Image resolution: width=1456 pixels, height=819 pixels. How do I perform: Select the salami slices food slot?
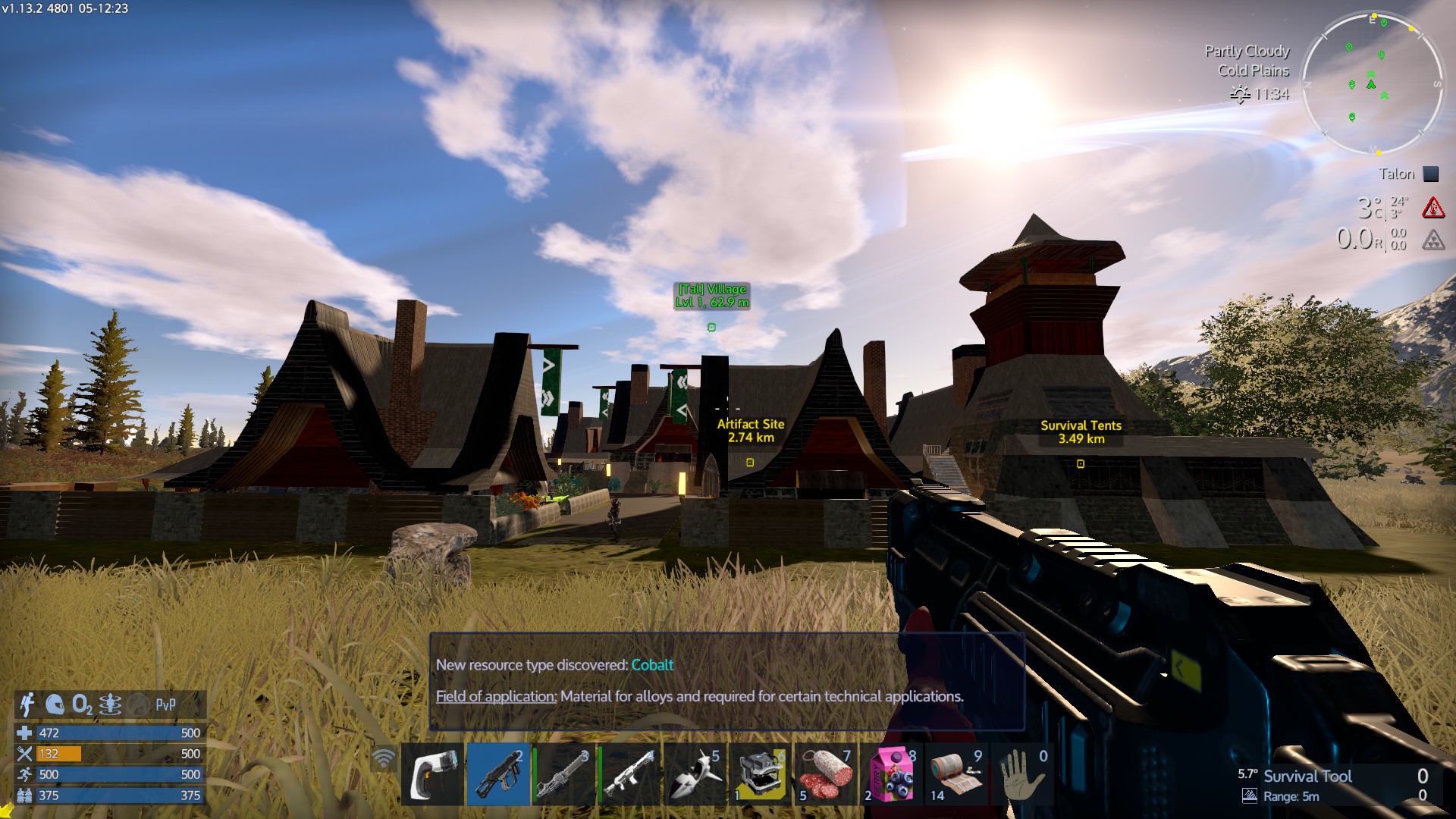(825, 774)
